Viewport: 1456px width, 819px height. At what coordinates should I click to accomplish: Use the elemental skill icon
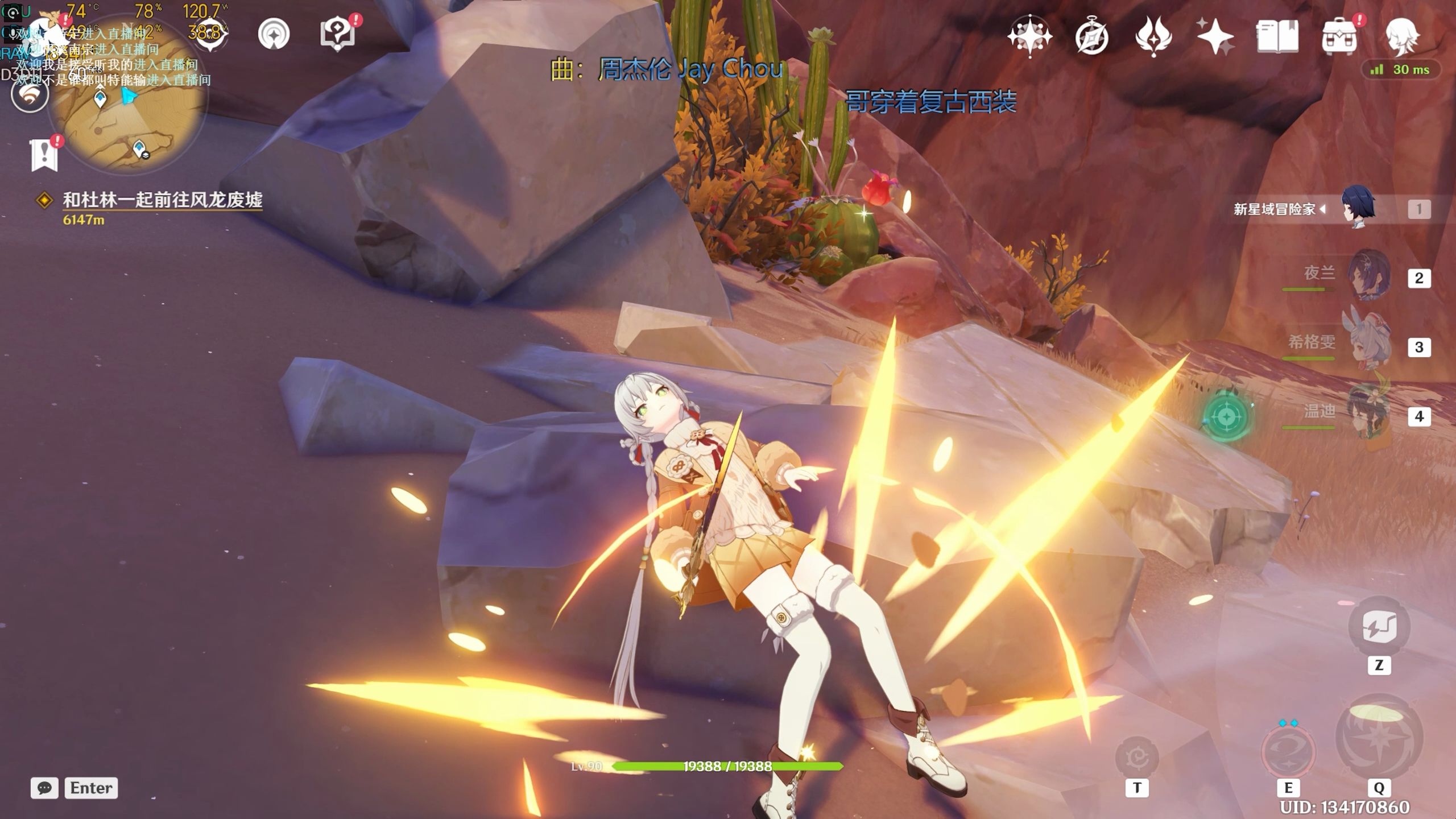click(x=1288, y=751)
